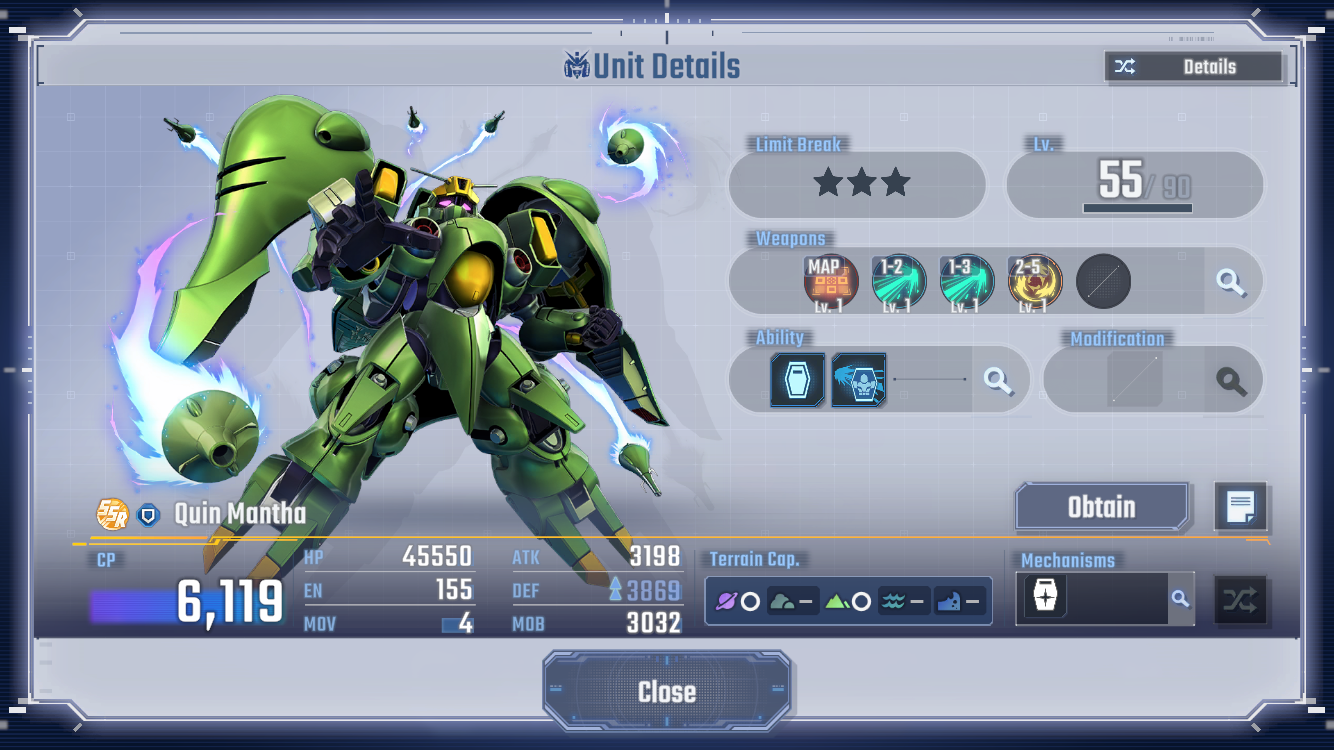Inspect weapons with the magnifier button

(1230, 282)
